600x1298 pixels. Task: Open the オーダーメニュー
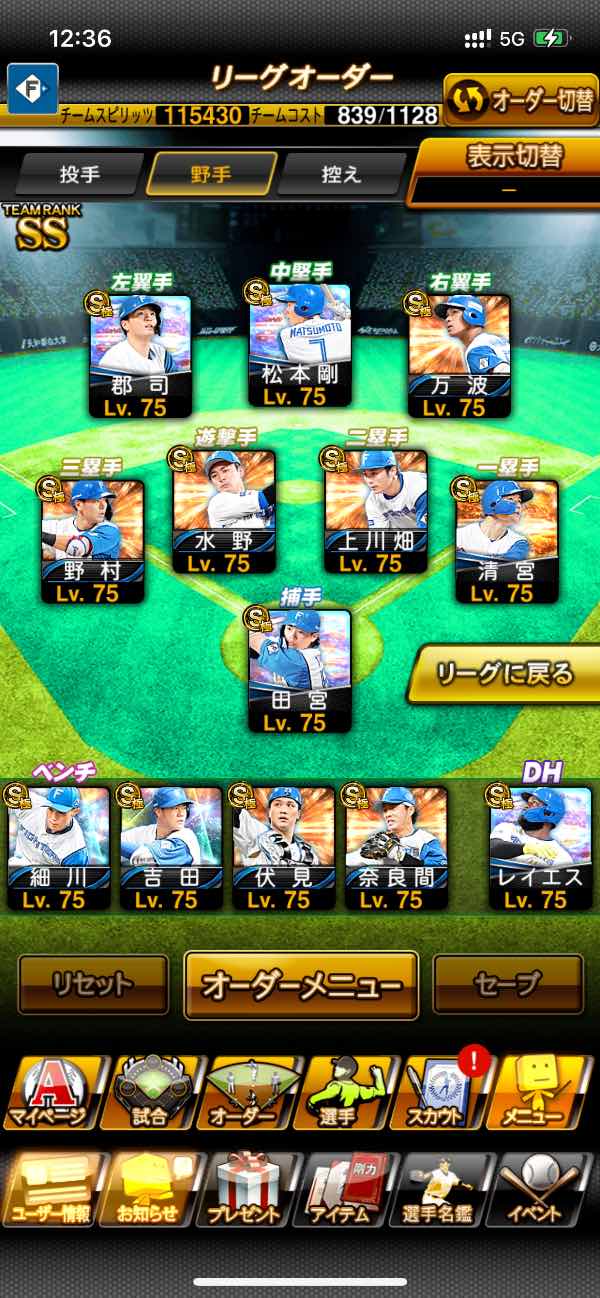[x=301, y=984]
